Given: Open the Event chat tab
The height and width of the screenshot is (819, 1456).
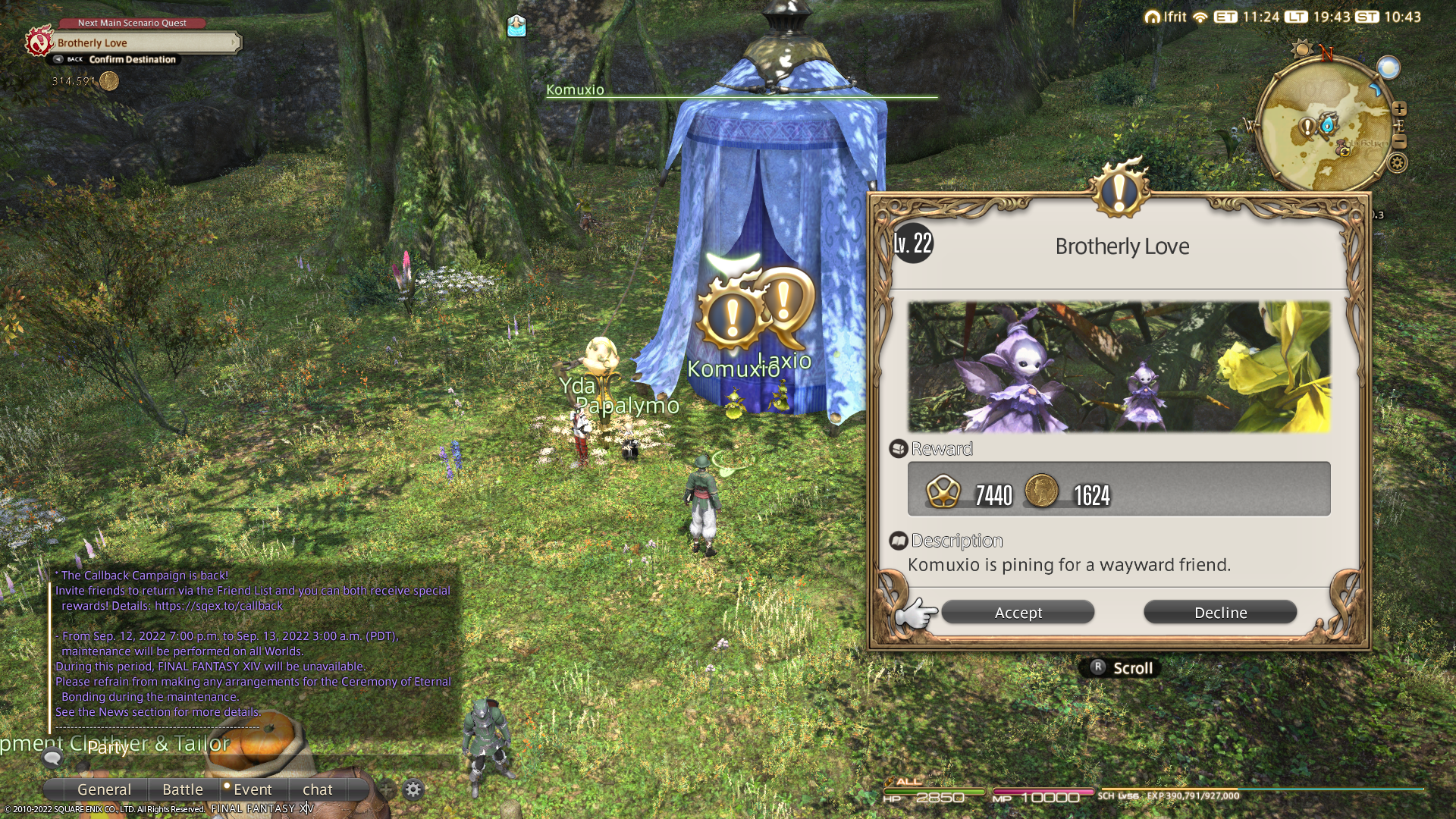Looking at the screenshot, I should coord(252,789).
